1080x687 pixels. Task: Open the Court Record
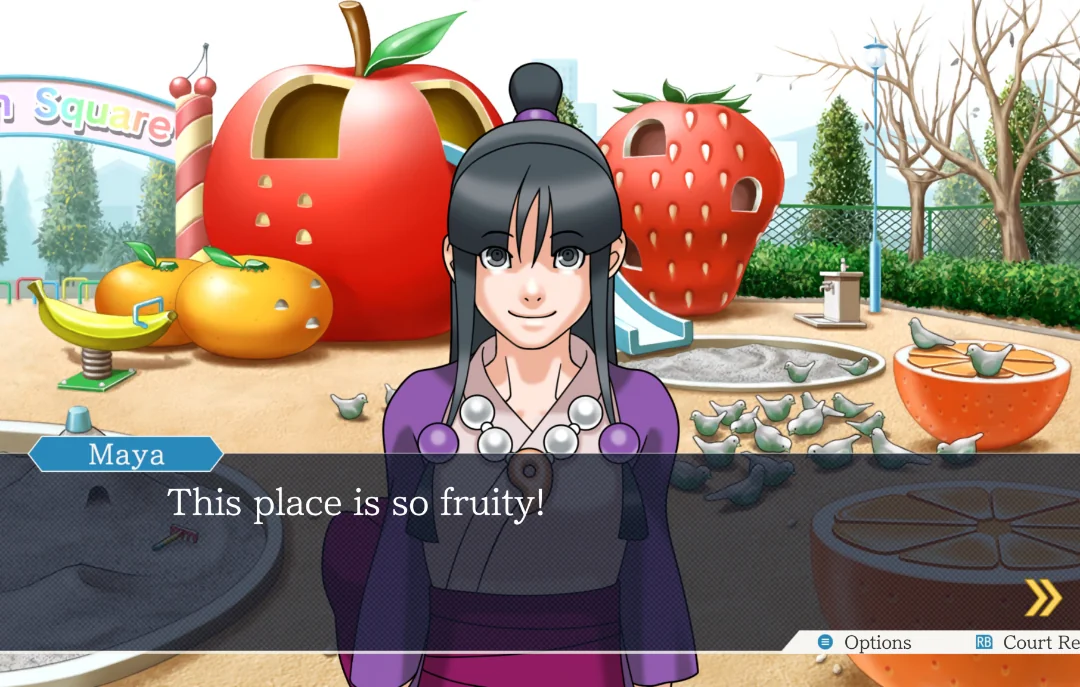pyautogui.click(x=1030, y=643)
